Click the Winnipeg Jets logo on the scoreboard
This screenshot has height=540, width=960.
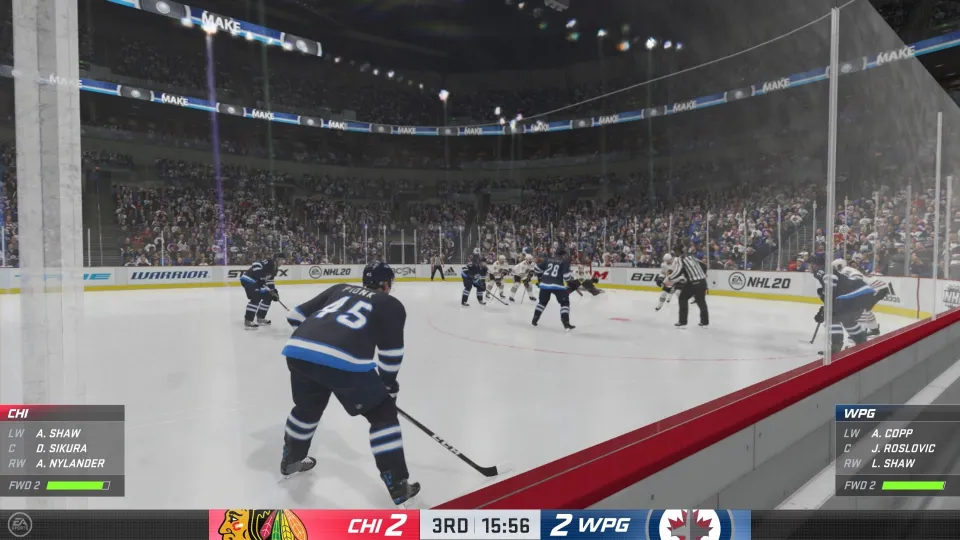tap(690, 525)
